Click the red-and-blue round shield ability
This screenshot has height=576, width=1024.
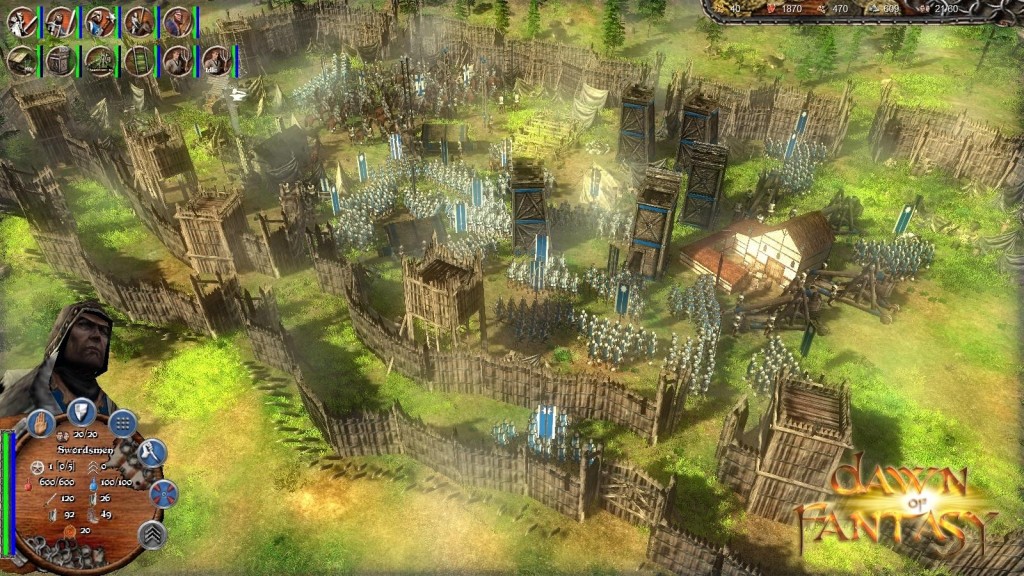(x=162, y=493)
